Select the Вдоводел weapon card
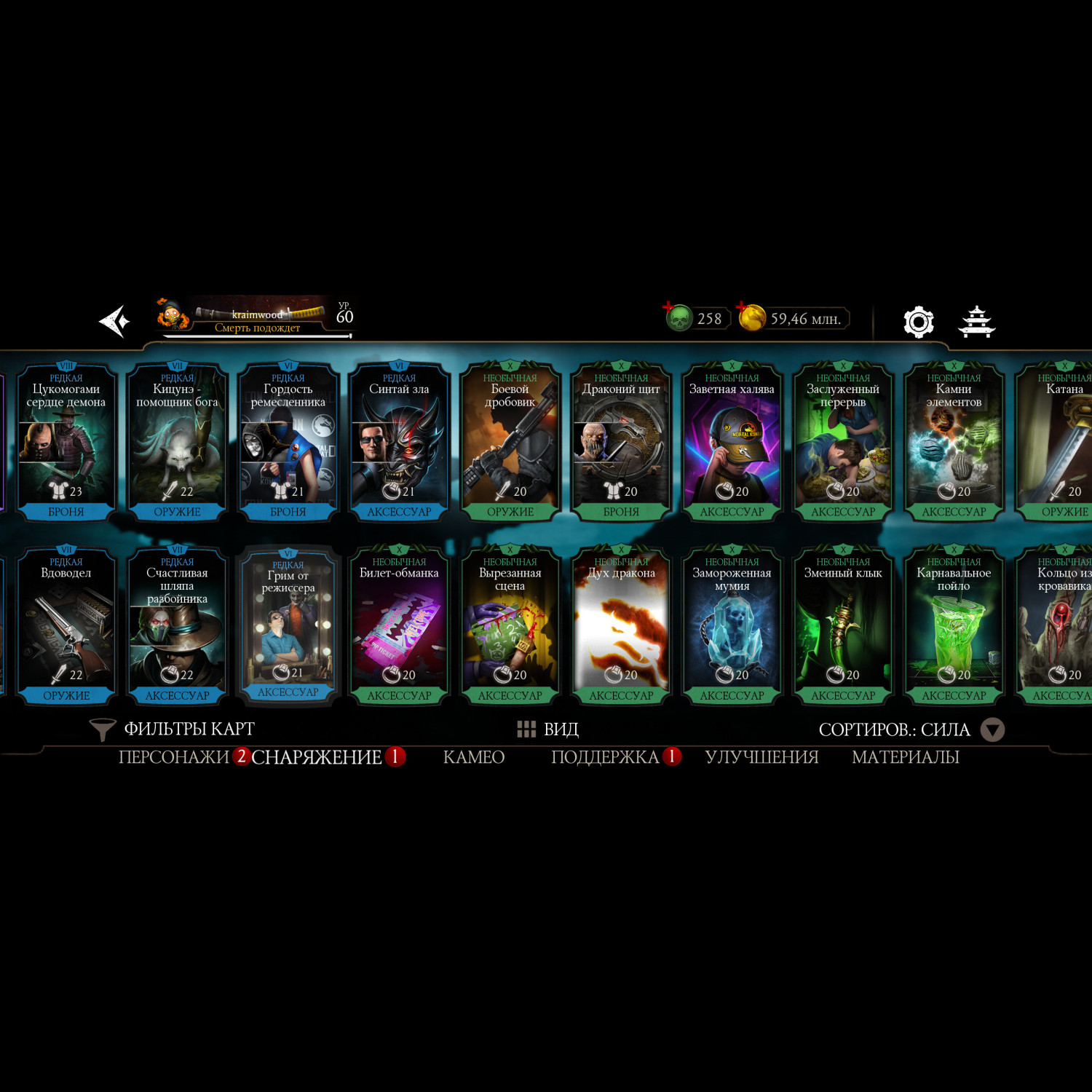The width and height of the screenshot is (1092, 1092). click(x=66, y=626)
